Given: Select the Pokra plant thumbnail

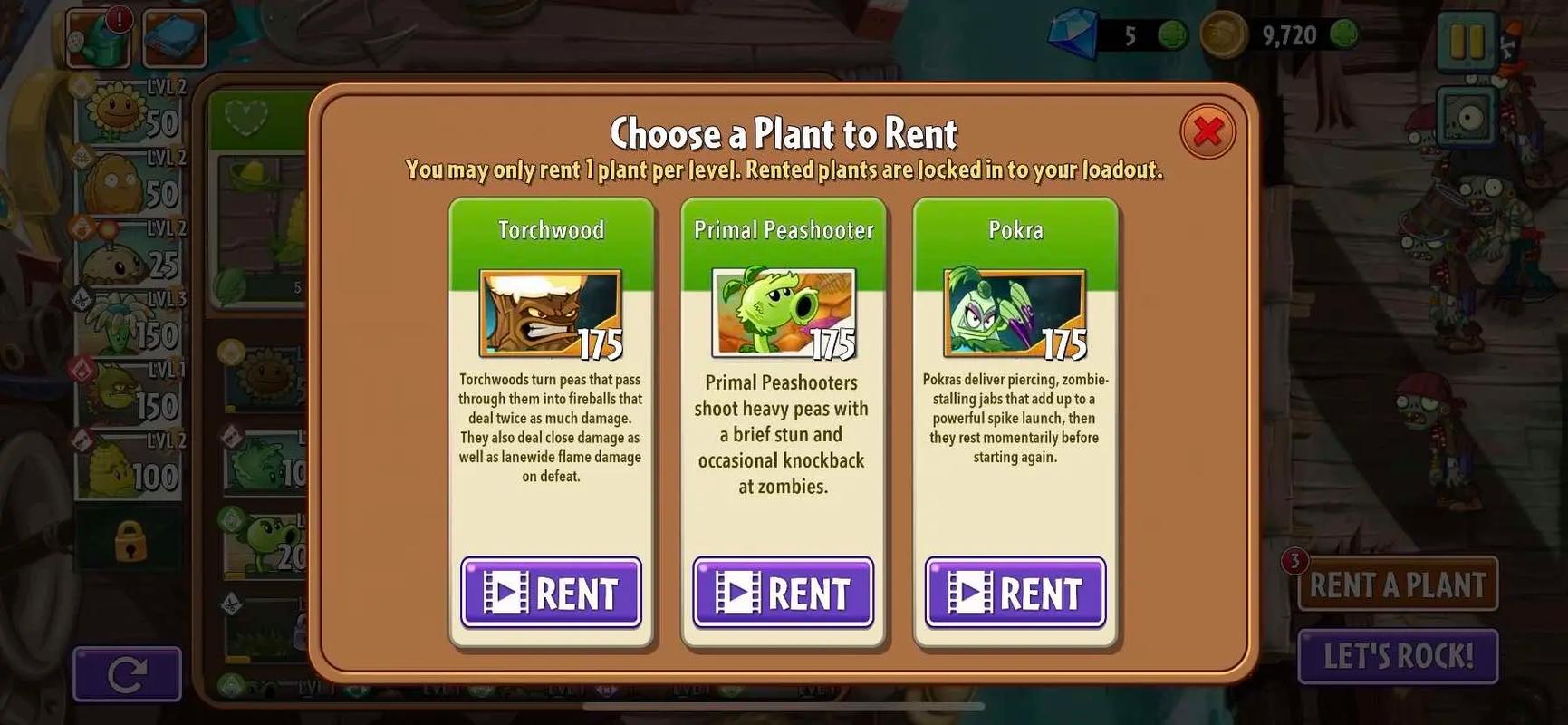Looking at the screenshot, I should tap(1014, 314).
